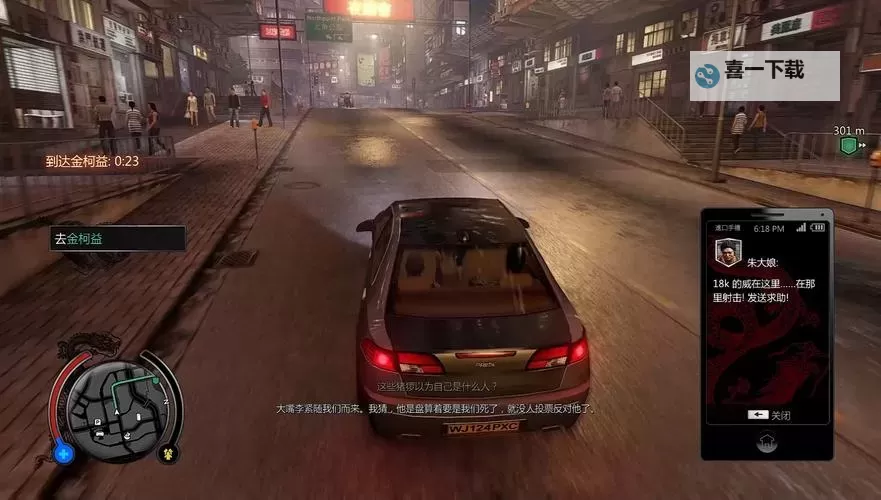Select the 去金柯益 objective box
Image resolution: width=881 pixels, height=500 pixels.
[118, 238]
